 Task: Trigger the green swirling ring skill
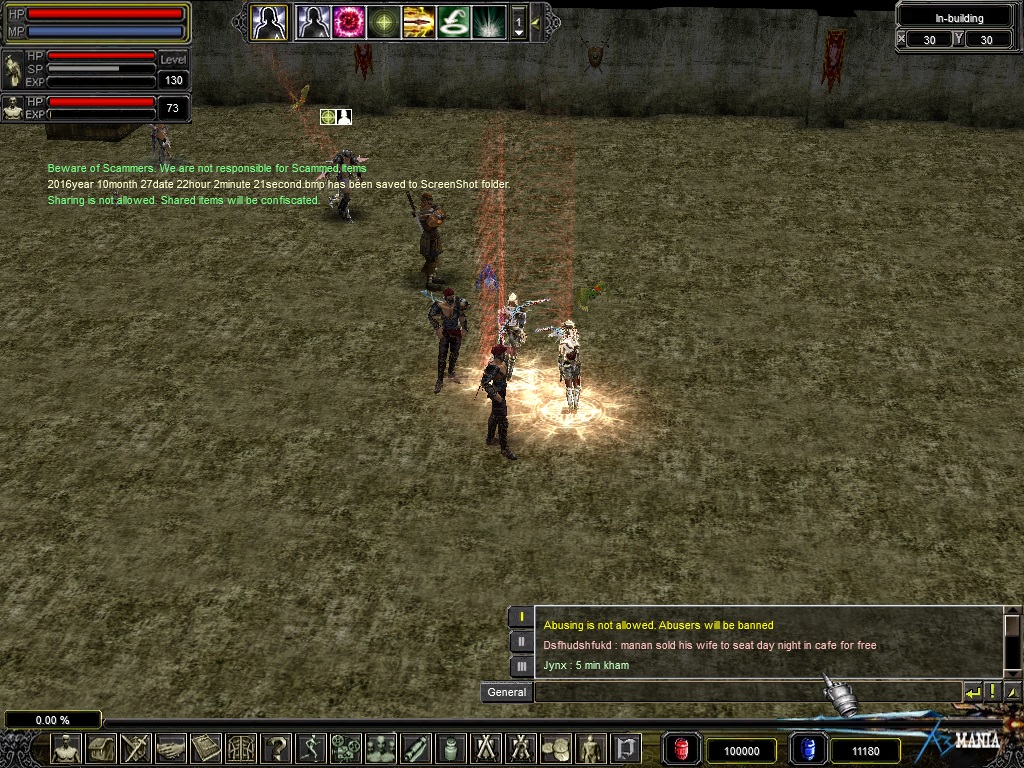(453, 21)
